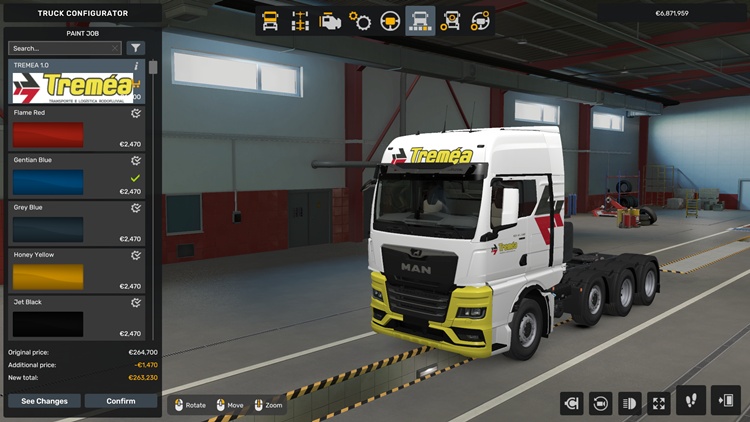Pick the Grey Blue paint

click(x=76, y=223)
